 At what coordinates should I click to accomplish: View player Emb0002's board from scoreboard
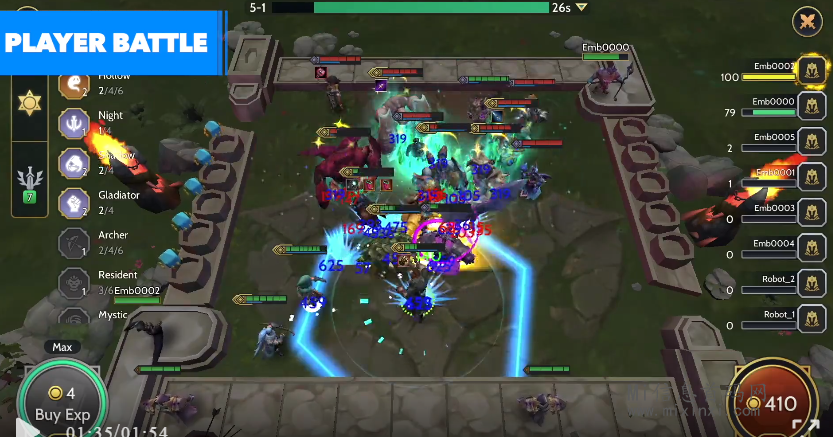[811, 71]
